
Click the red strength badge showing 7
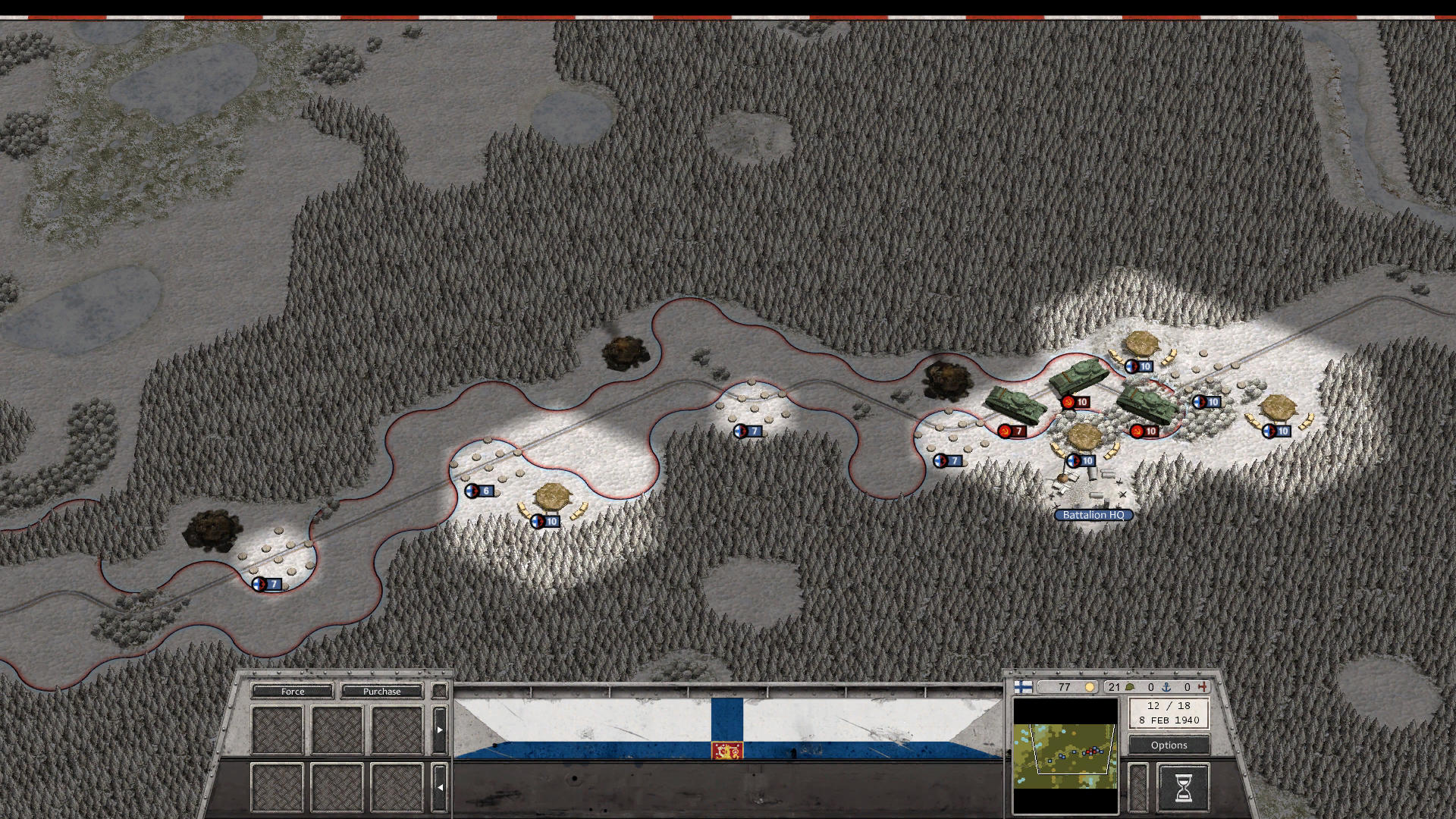click(x=1012, y=430)
